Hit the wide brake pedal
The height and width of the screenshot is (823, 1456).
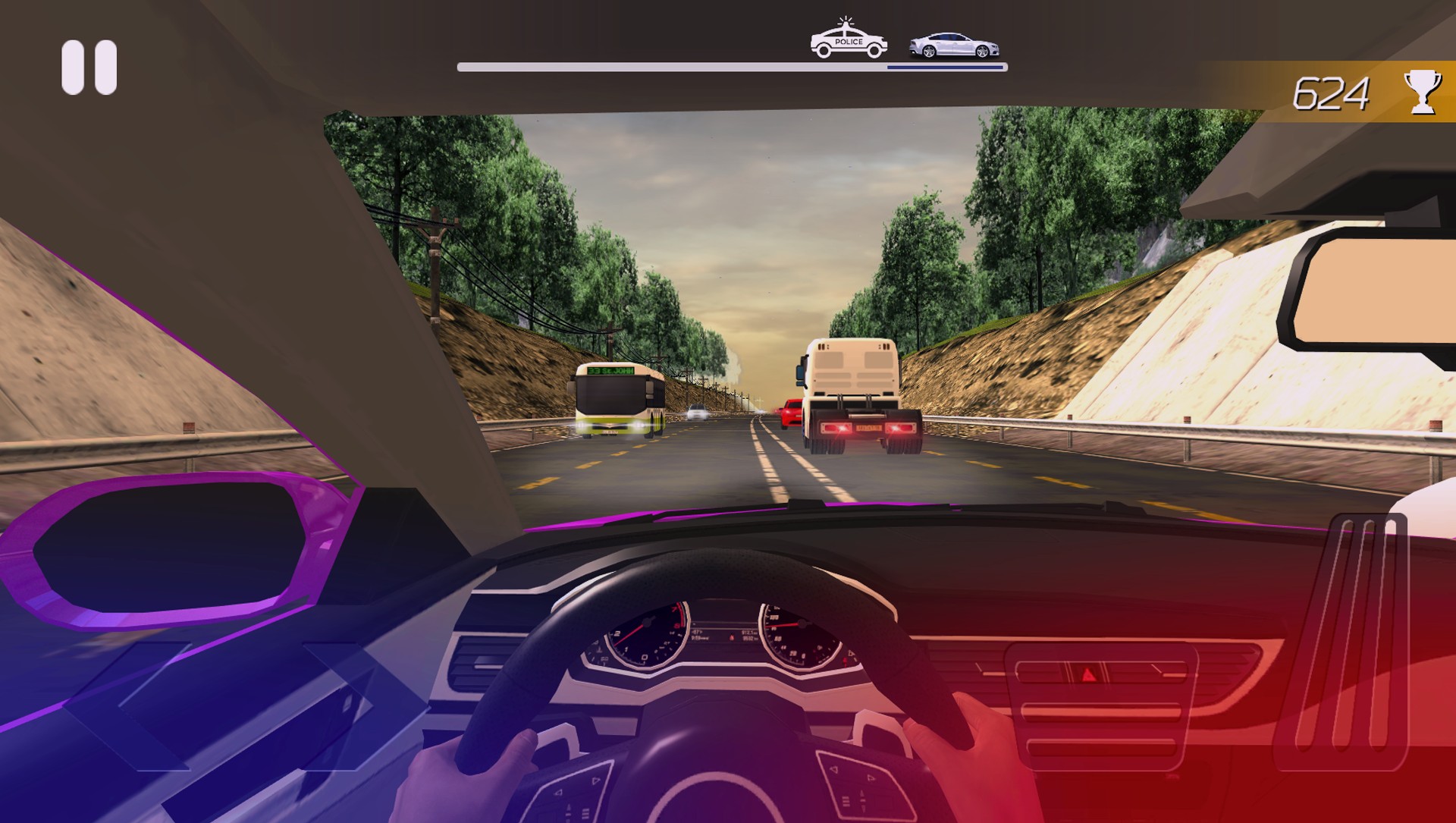click(1100, 707)
